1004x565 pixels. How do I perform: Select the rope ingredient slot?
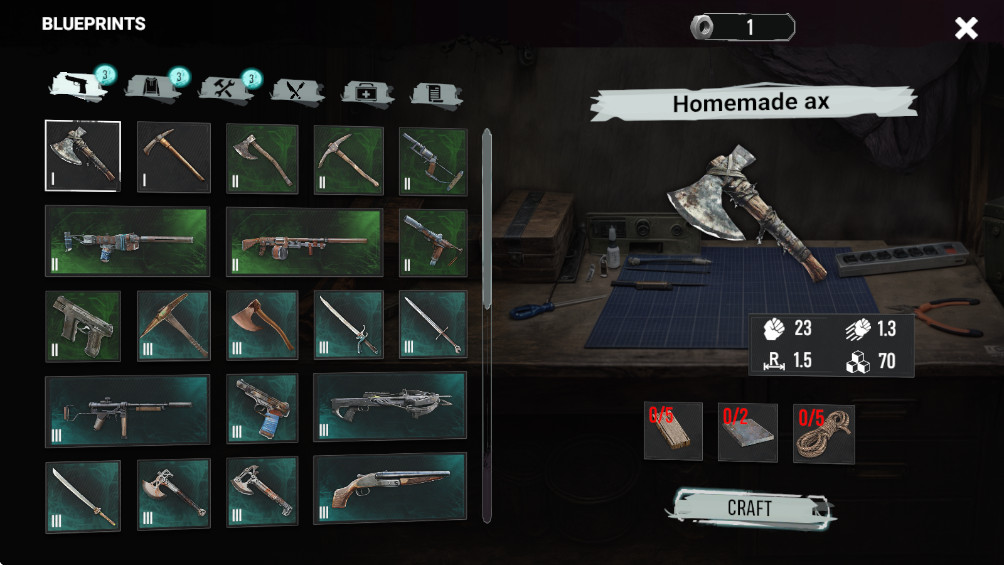(x=823, y=433)
